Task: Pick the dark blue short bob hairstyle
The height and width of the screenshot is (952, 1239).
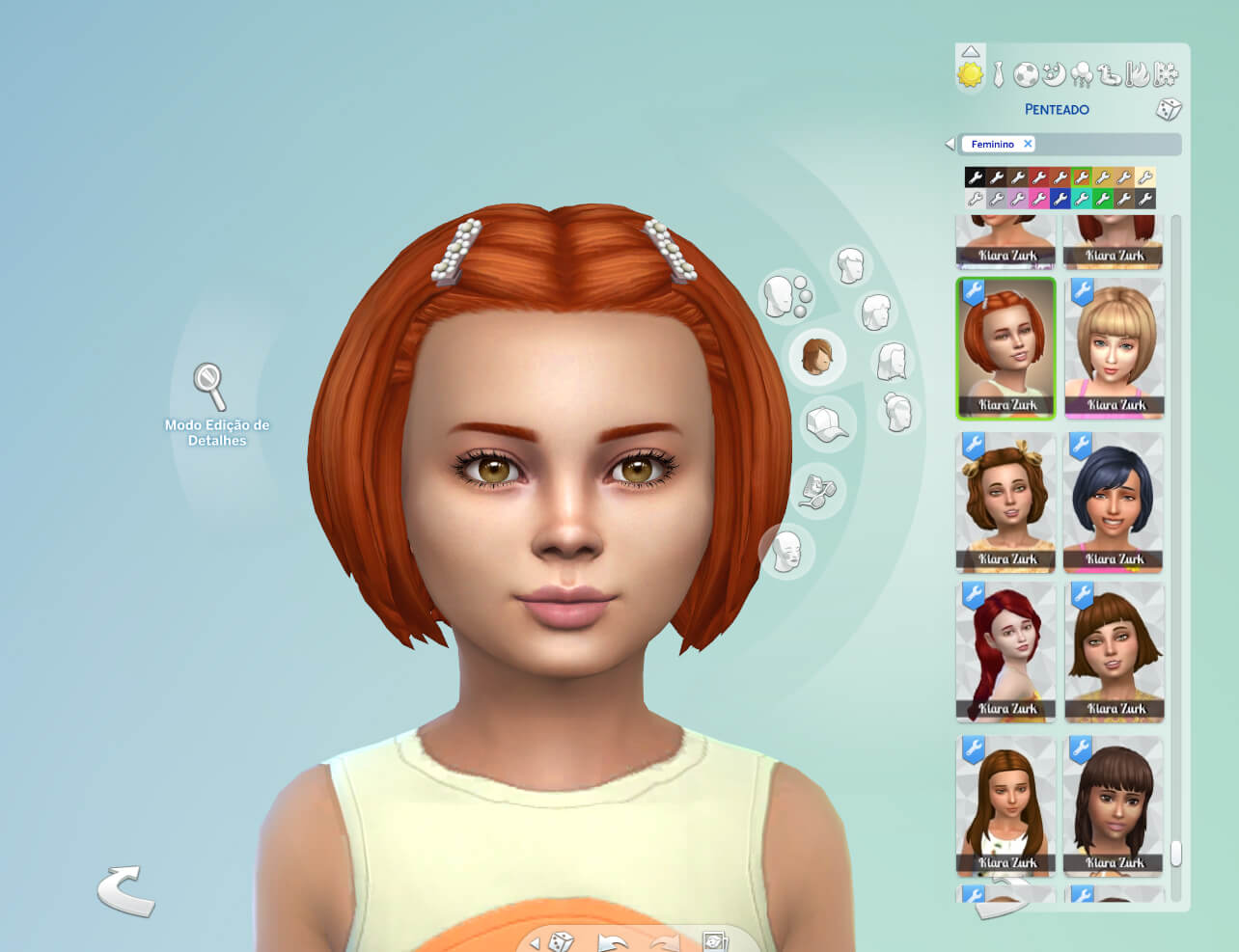Action: (1115, 502)
